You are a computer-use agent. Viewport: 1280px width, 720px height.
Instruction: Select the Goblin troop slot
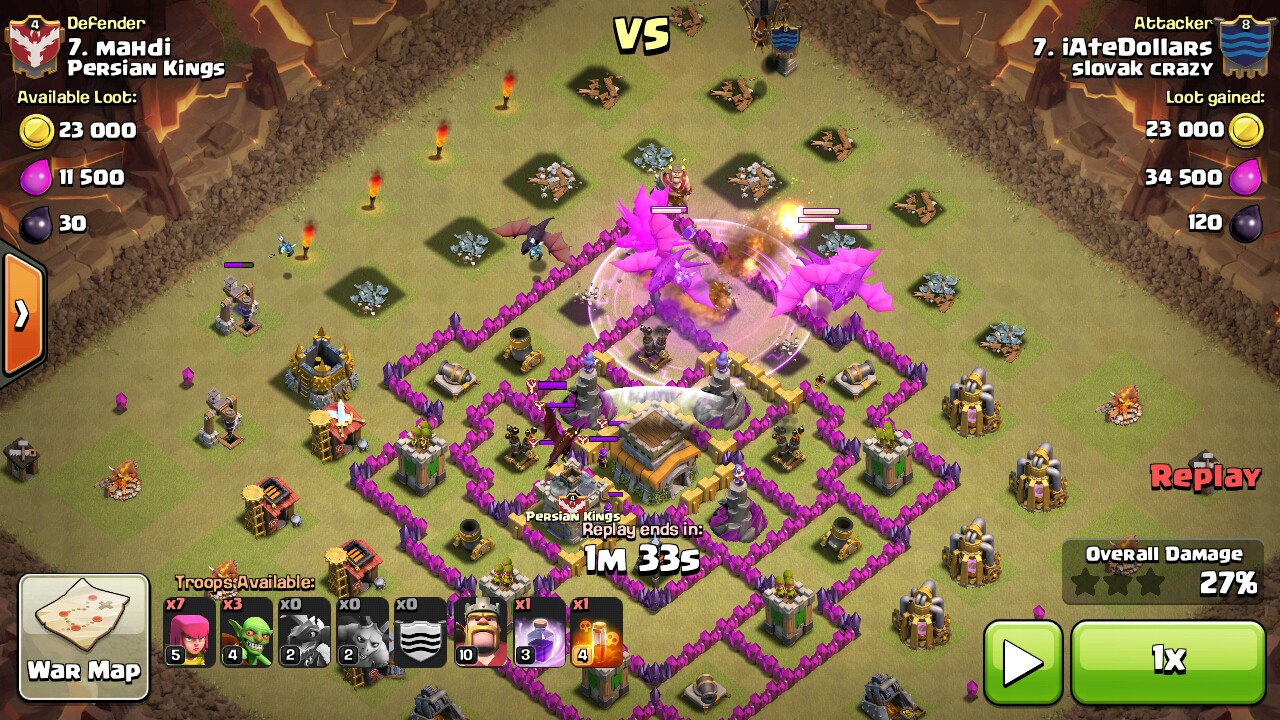tap(247, 632)
